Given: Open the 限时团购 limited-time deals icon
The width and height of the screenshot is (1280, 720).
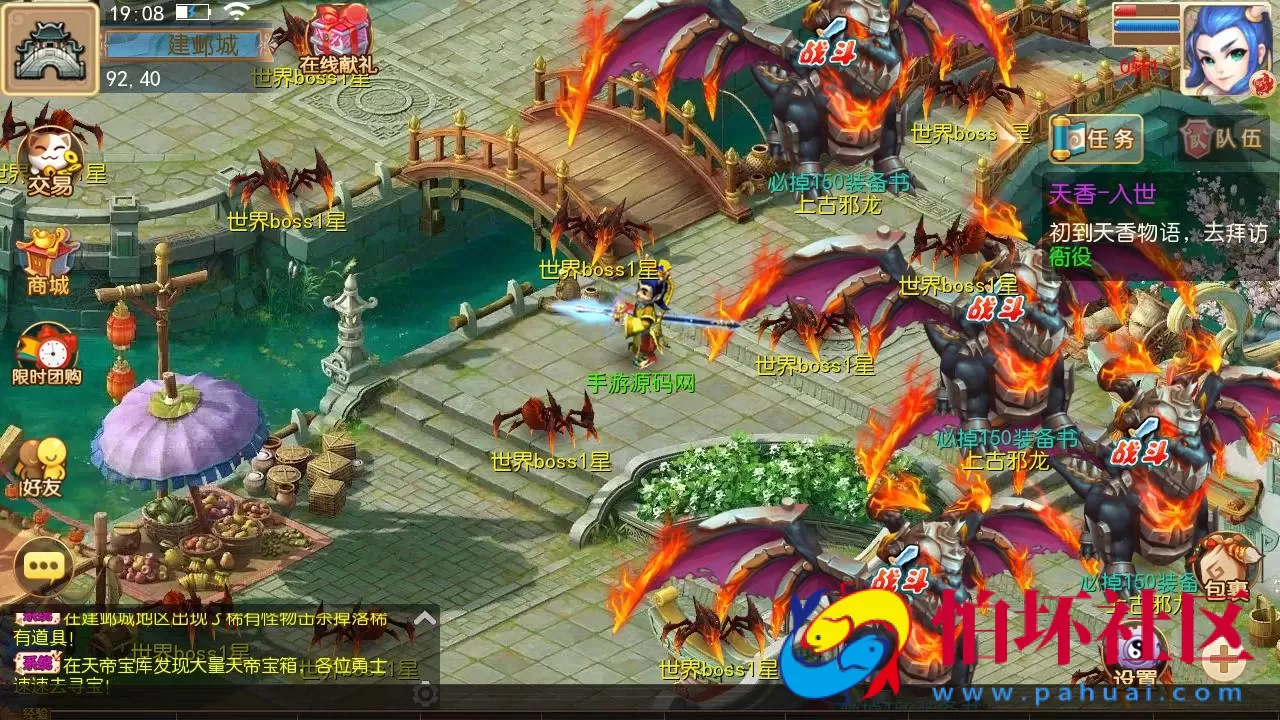Looking at the screenshot, I should [47, 345].
